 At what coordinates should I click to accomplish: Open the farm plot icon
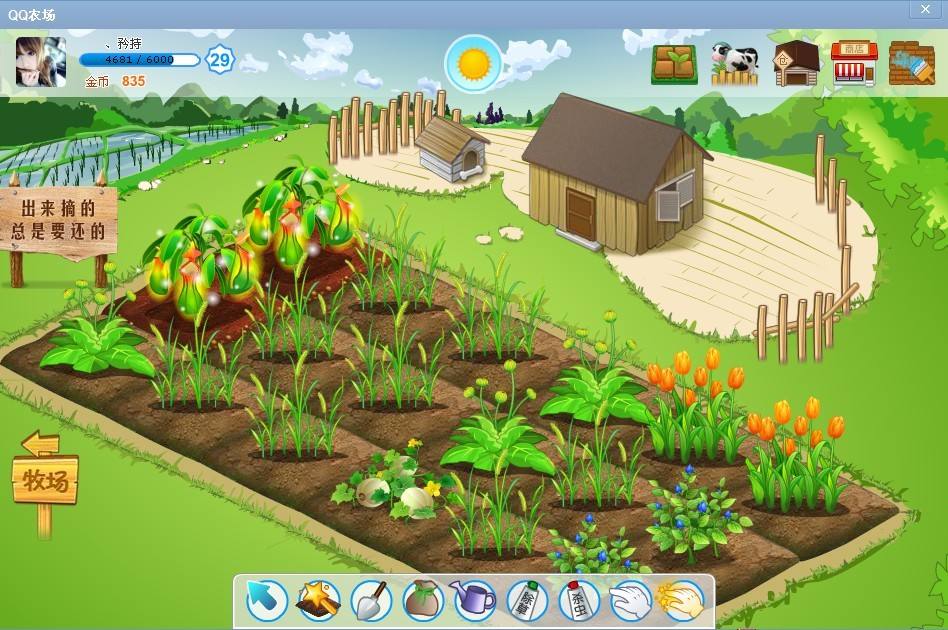675,64
